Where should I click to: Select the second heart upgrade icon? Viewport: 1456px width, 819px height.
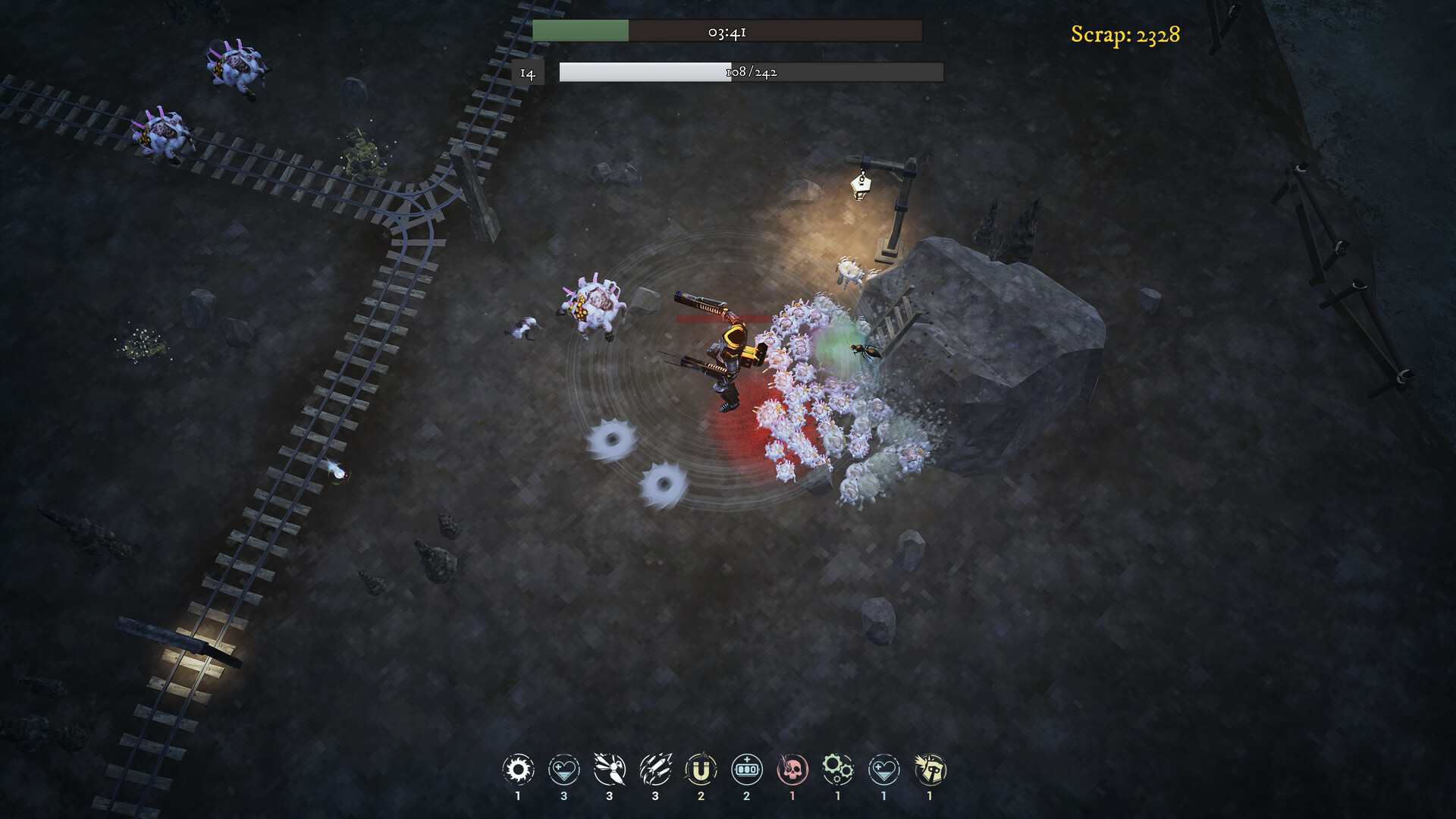point(883,769)
